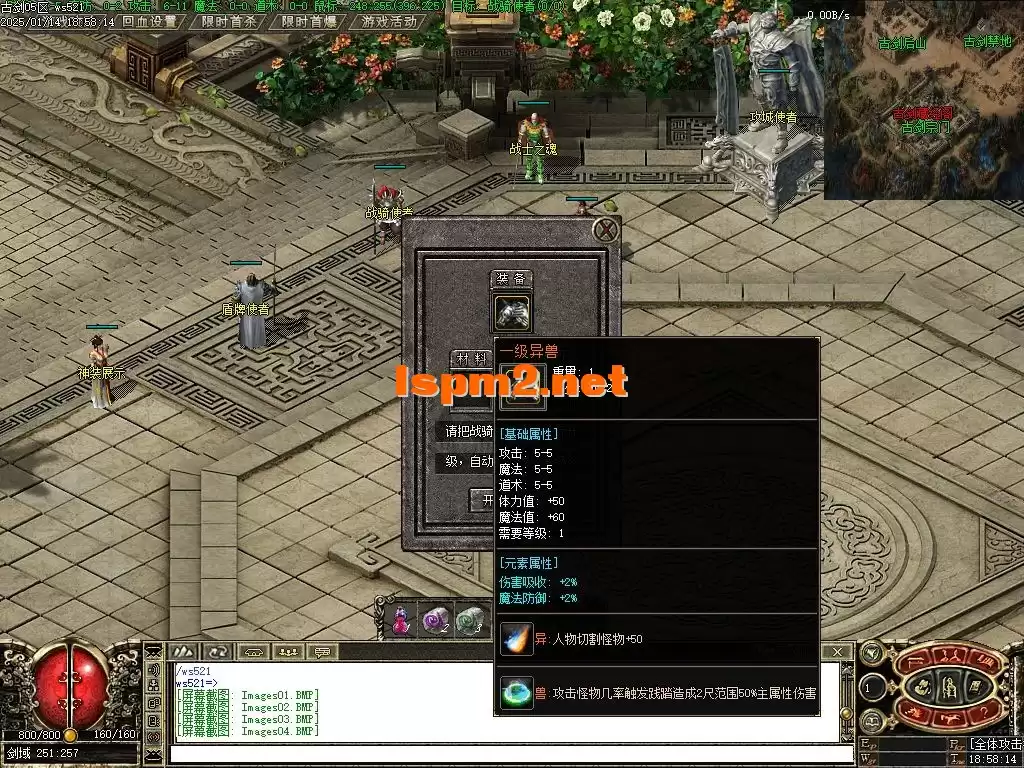
Task: Use the pink potion in the quick bar
Action: tap(401, 620)
